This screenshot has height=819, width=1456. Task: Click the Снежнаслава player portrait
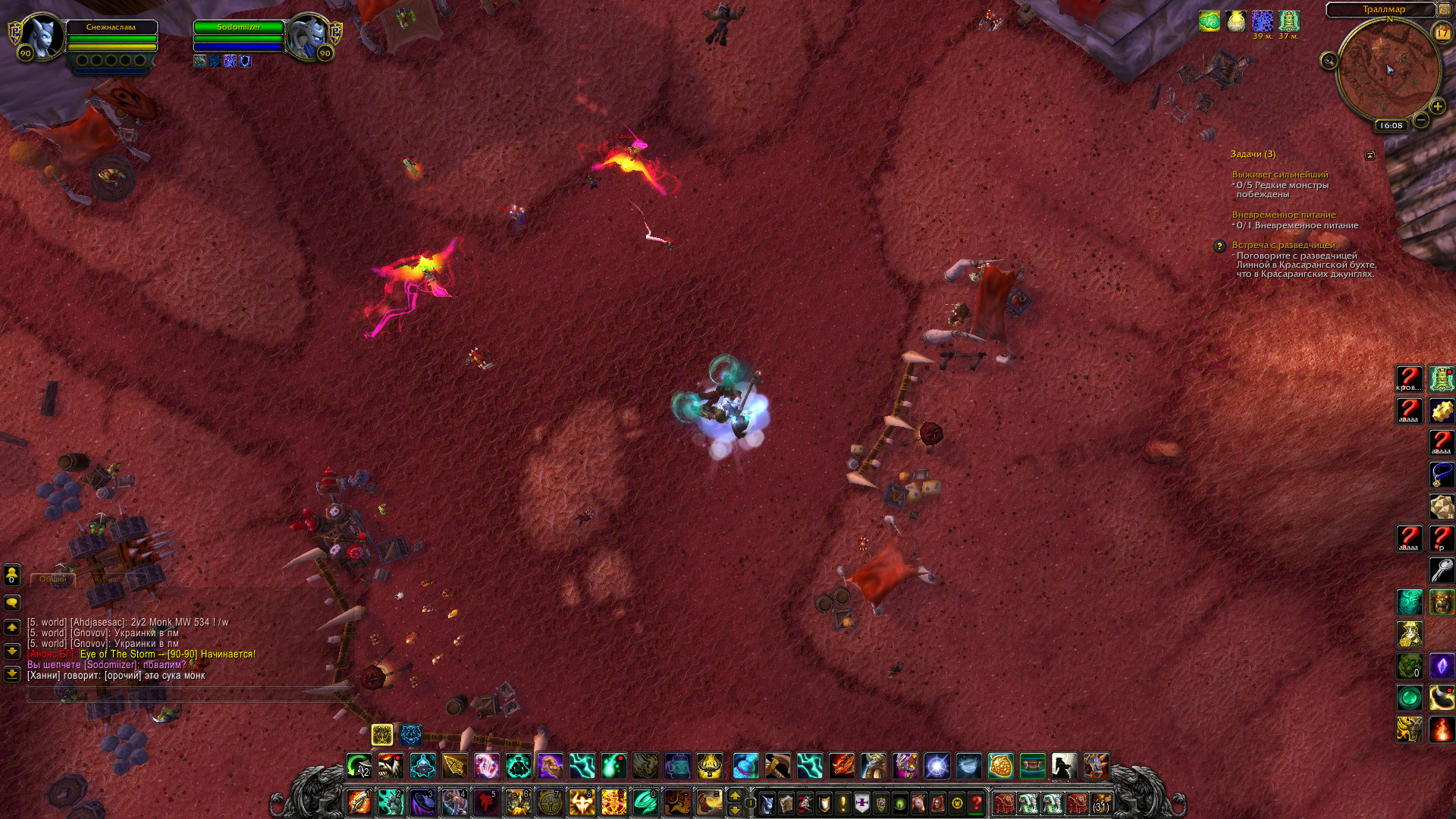(41, 35)
